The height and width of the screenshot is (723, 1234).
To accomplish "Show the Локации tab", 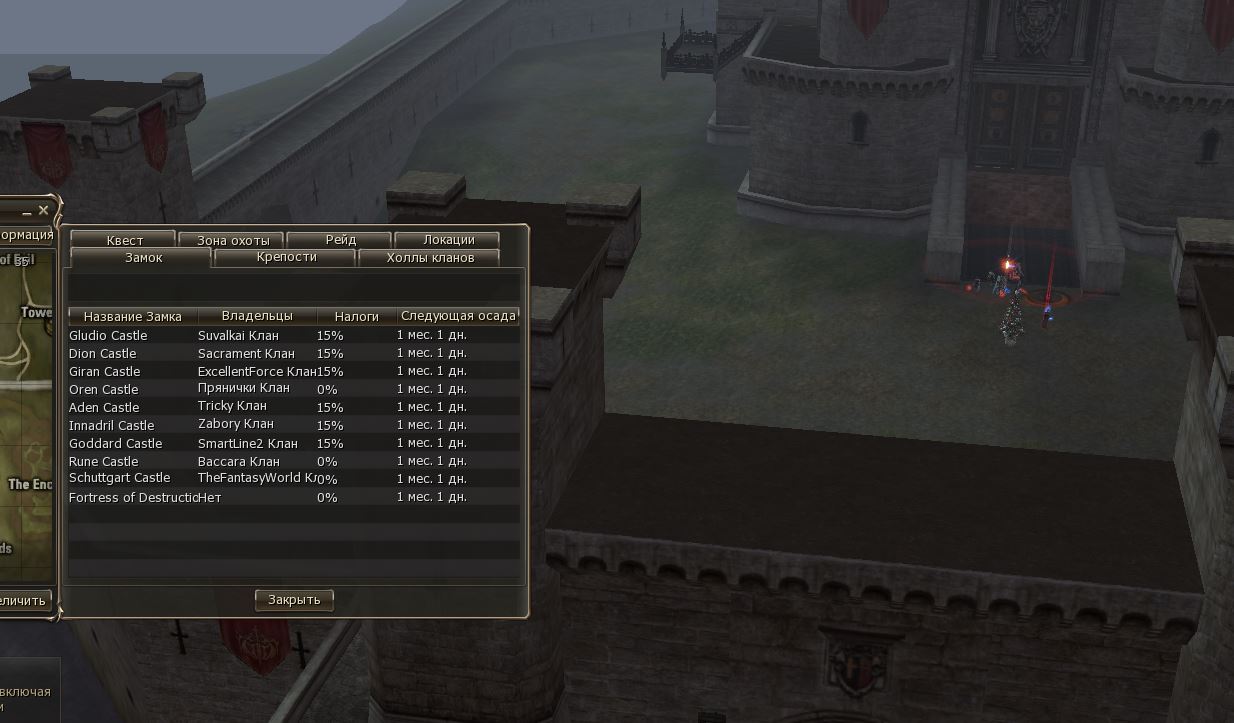I will tap(448, 240).
